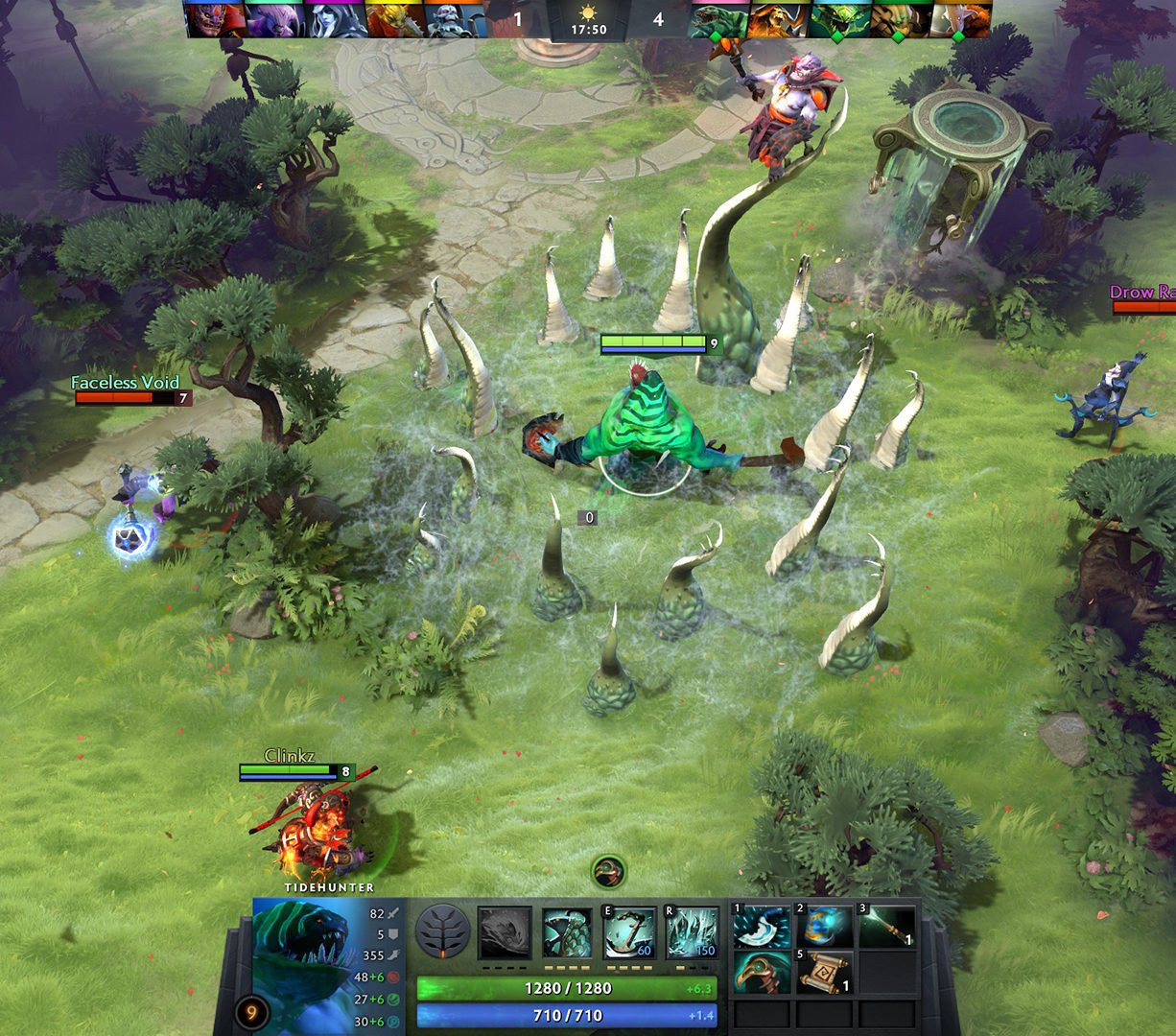Use the Magic Stick item
The image size is (1176, 1036).
pyautogui.click(x=885, y=928)
